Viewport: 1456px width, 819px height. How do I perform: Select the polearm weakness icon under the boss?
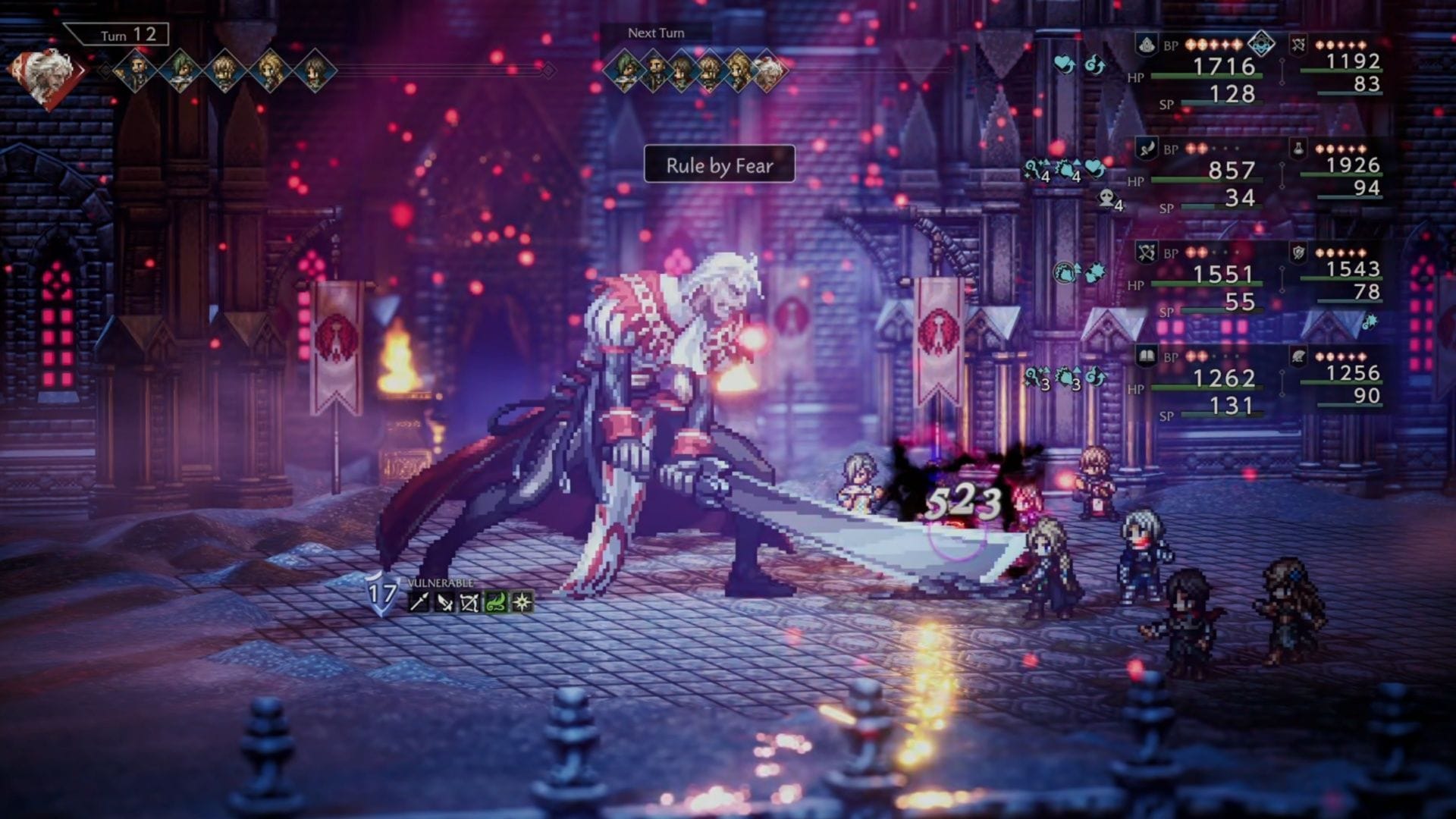click(x=419, y=601)
